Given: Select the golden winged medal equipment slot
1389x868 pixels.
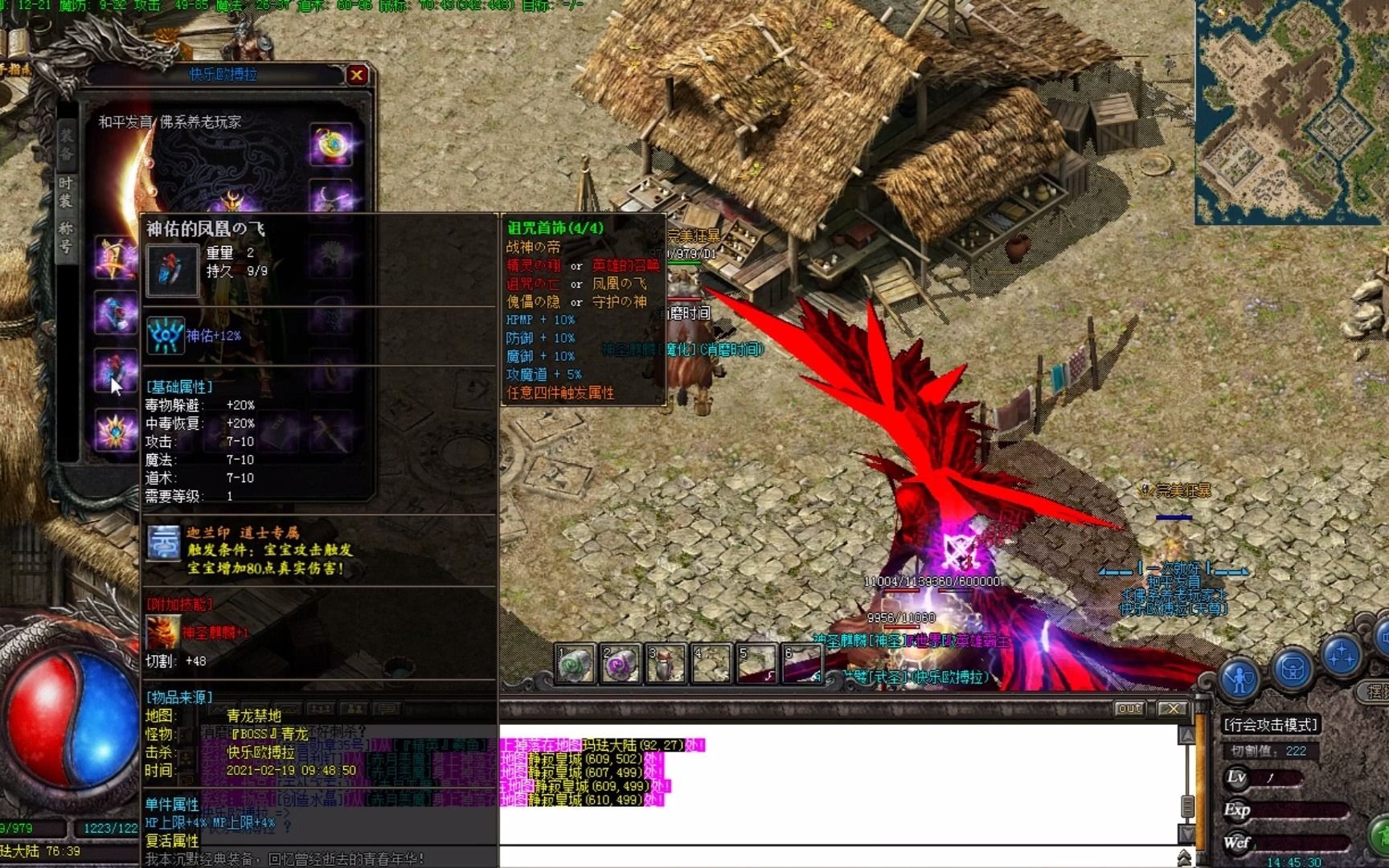Looking at the screenshot, I should point(114,257).
